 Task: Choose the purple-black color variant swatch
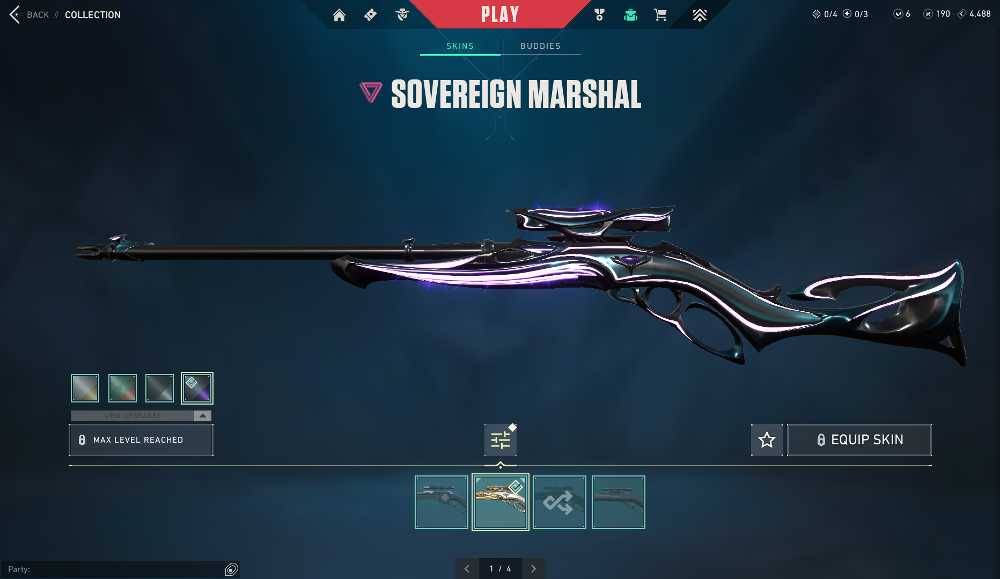[197, 388]
